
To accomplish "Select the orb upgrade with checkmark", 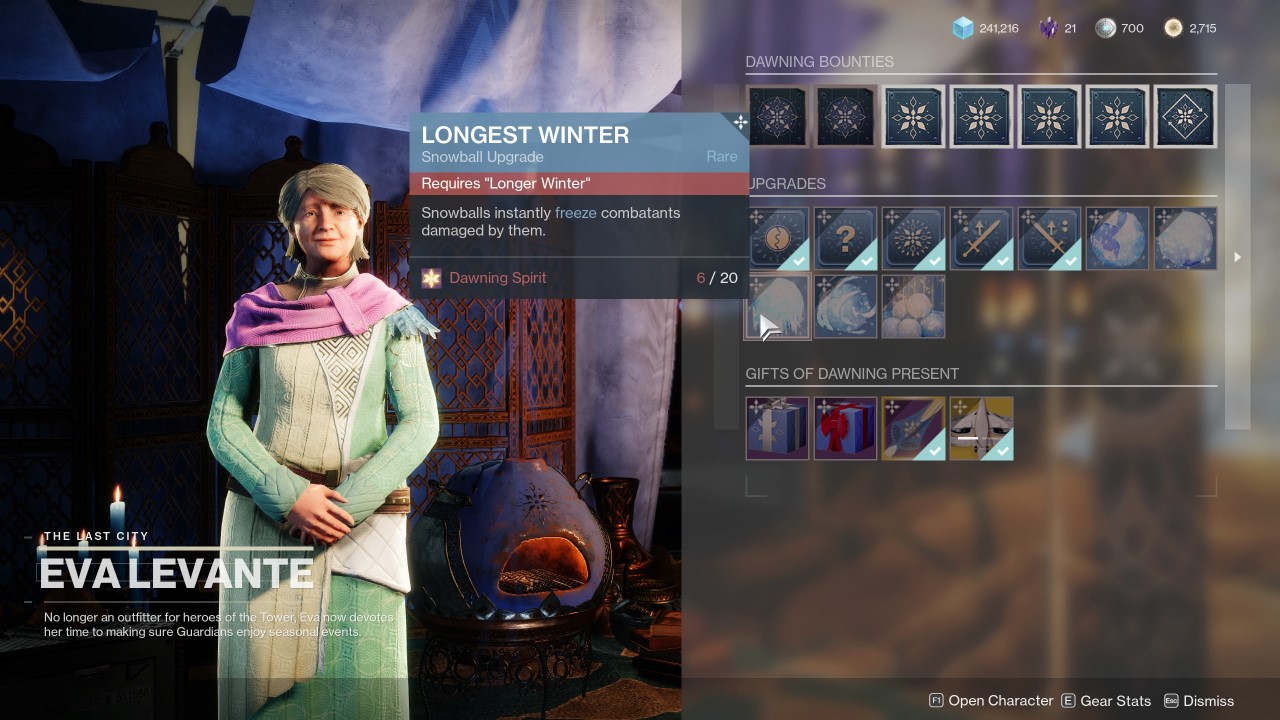I will [778, 238].
